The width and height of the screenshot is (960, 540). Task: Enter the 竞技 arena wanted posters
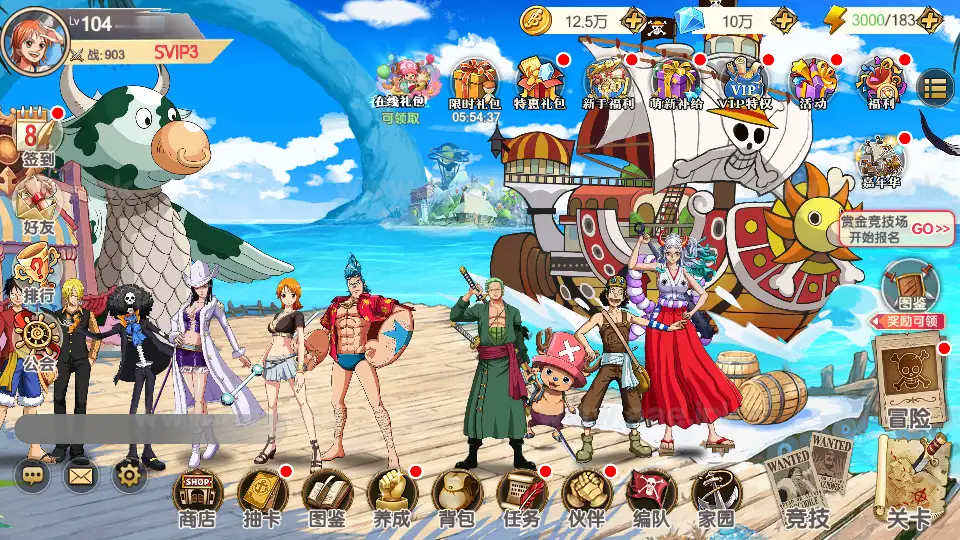(808, 480)
